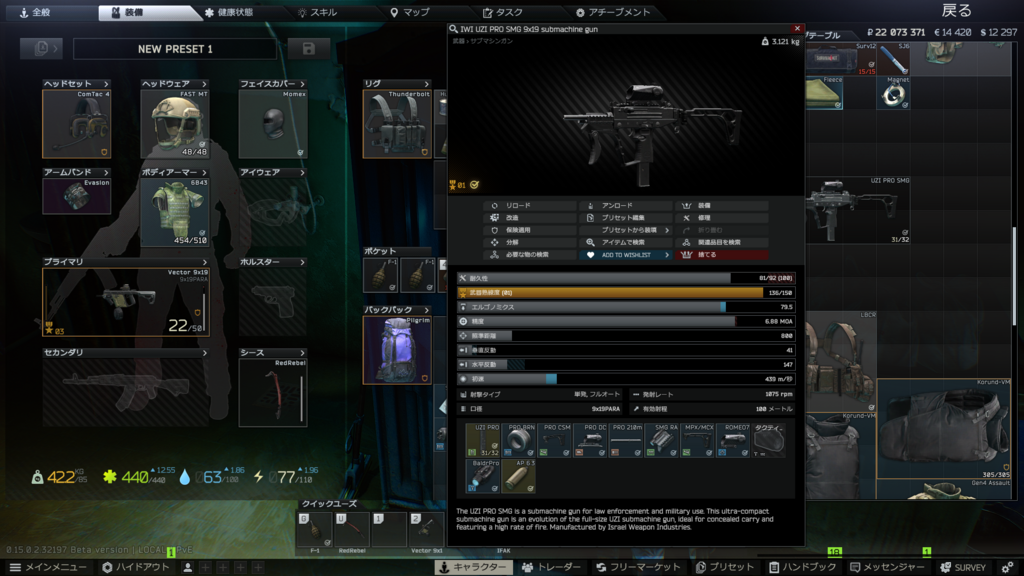The image size is (1024, 576).
Task: Choose 分解 (disassemble) from the menu
Action: 529,242
